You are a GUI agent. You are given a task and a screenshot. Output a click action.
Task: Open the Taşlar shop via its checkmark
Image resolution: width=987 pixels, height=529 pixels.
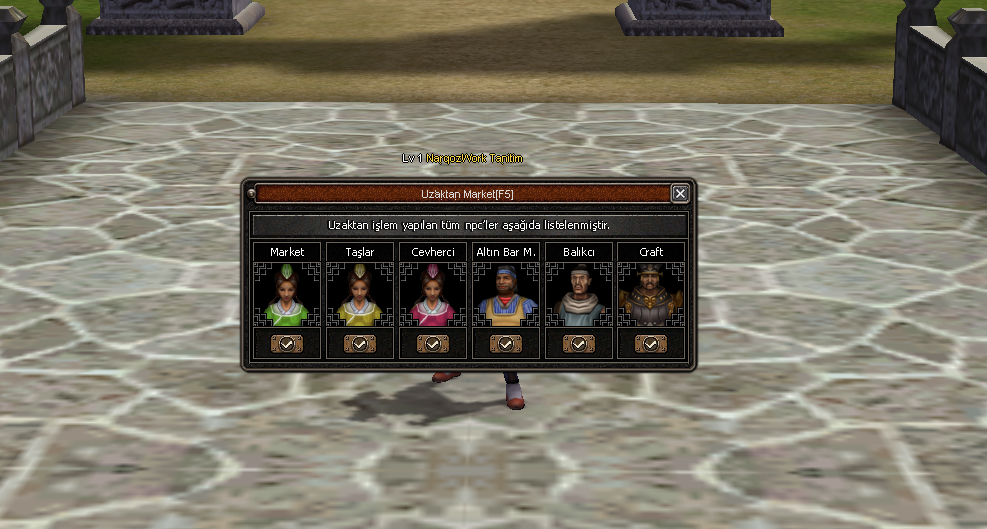[360, 343]
